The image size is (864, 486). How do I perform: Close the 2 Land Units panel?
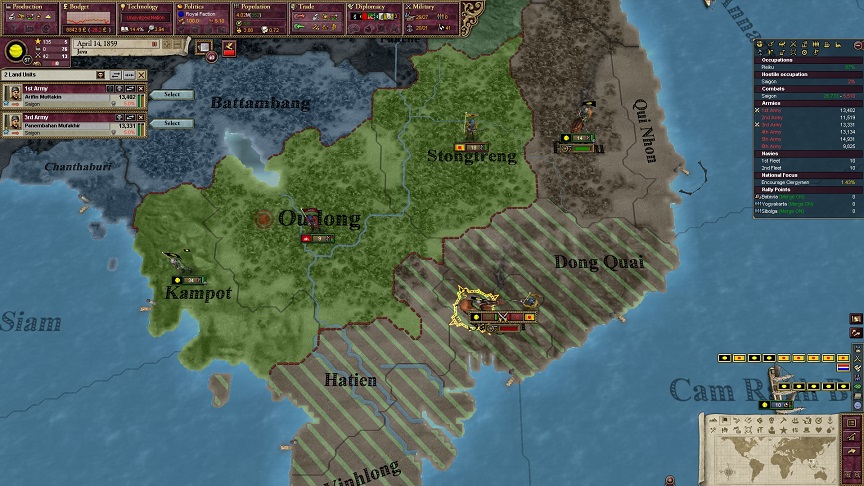coord(142,75)
